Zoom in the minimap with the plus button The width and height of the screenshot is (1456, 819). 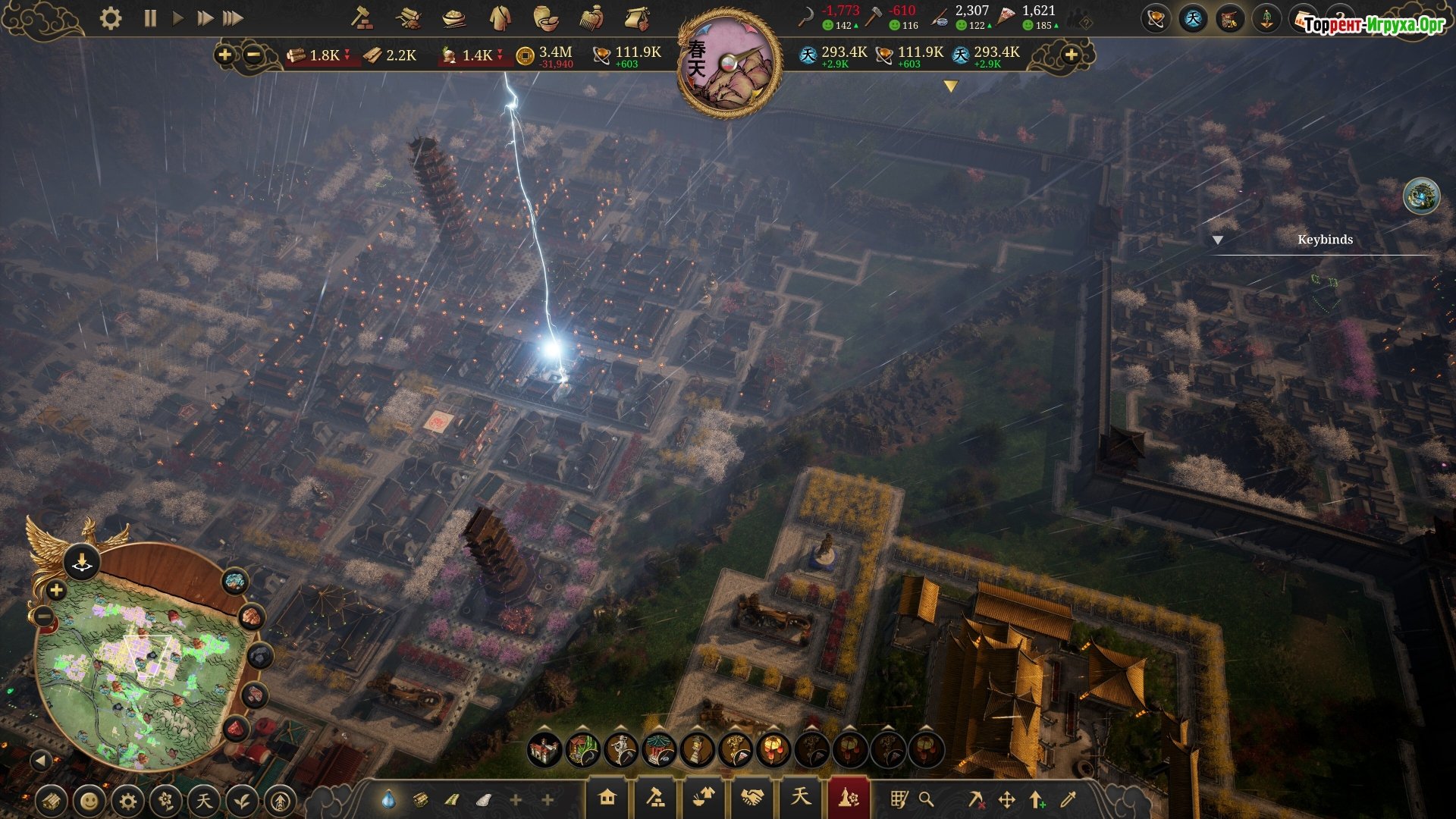[56, 590]
